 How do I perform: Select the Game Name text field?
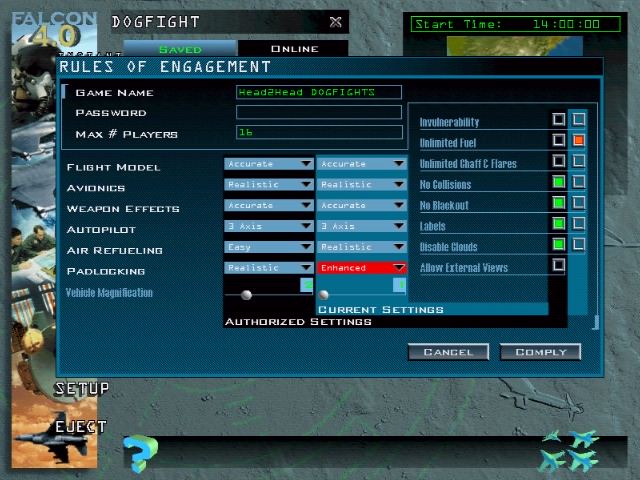318,92
